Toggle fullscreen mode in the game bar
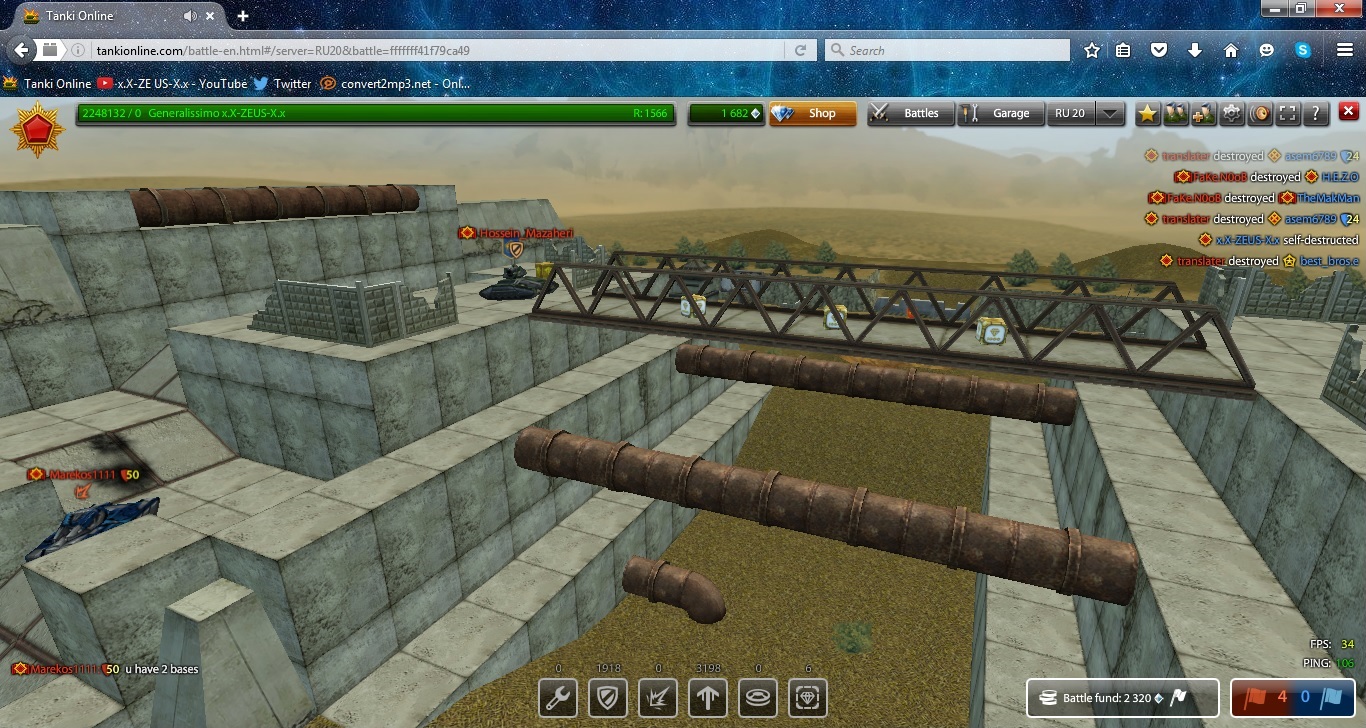Screen dimensions: 1366x728 [1288, 114]
